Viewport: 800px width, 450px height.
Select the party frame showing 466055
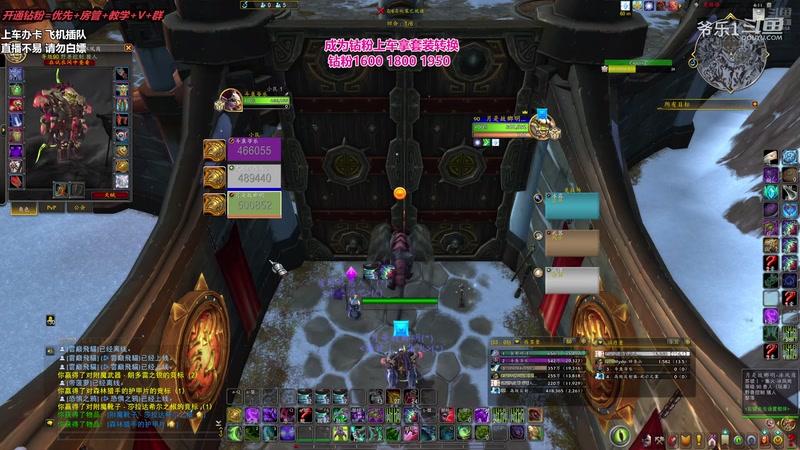[254, 150]
